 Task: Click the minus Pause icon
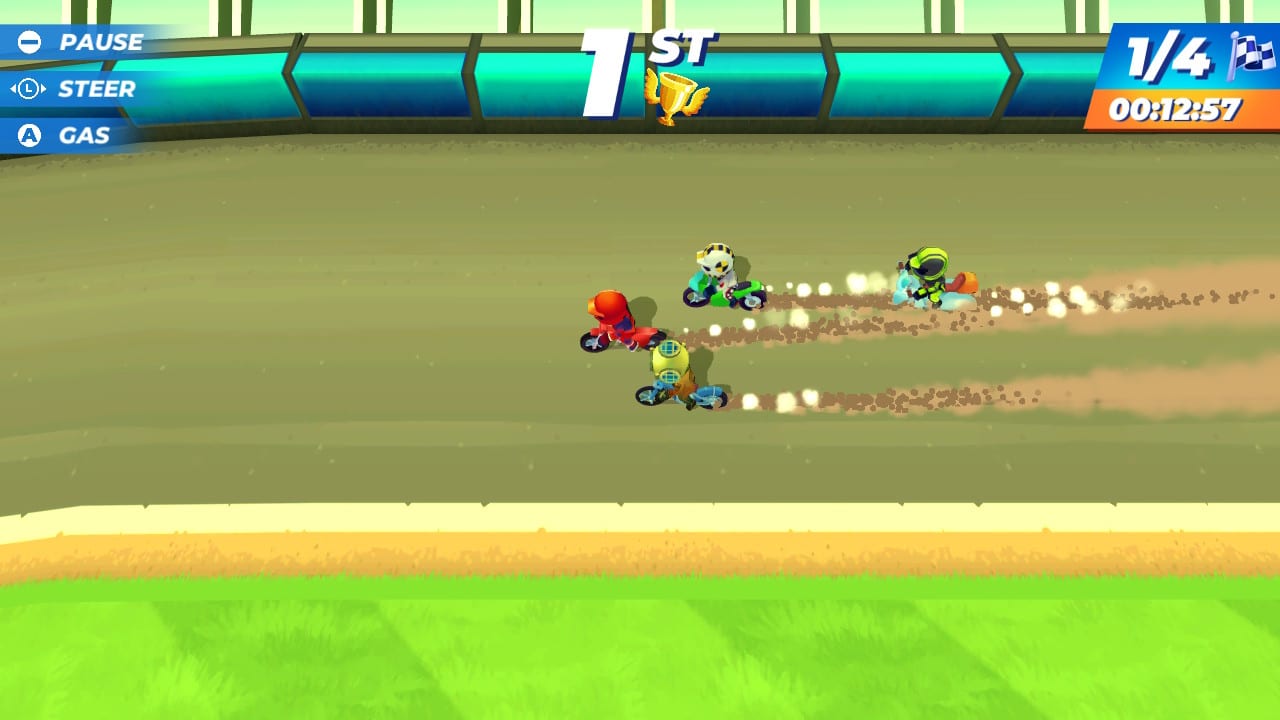point(28,42)
